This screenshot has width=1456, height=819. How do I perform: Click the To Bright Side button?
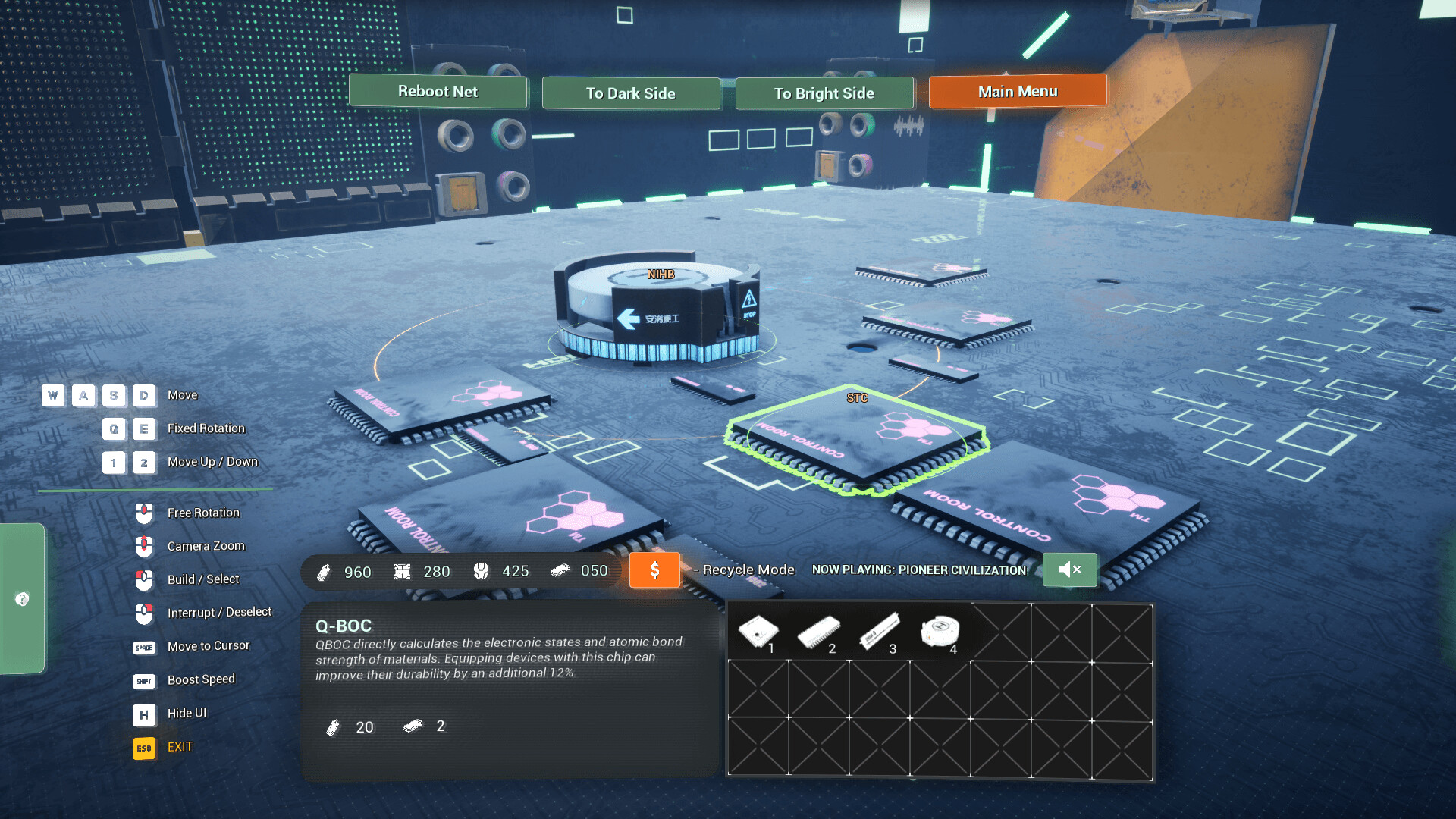coord(824,93)
